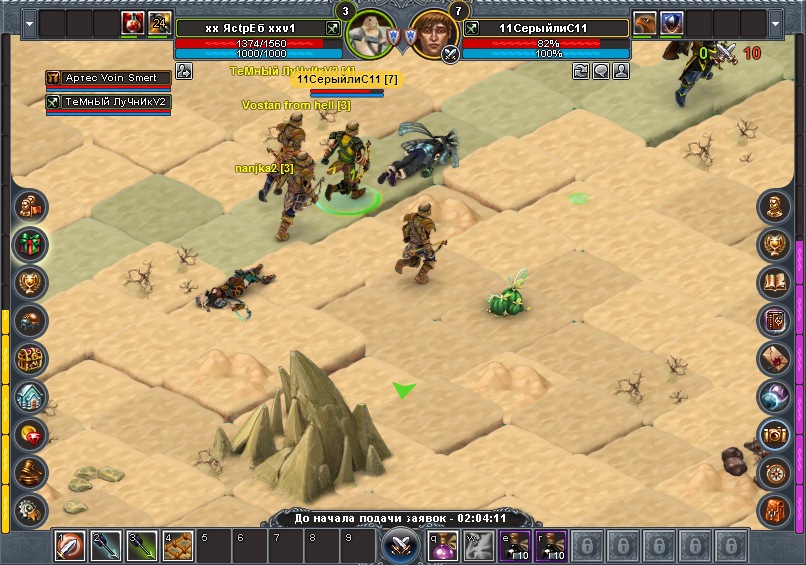This screenshot has width=806, height=565.
Task: Open the open book journal icon
Action: 775,282
